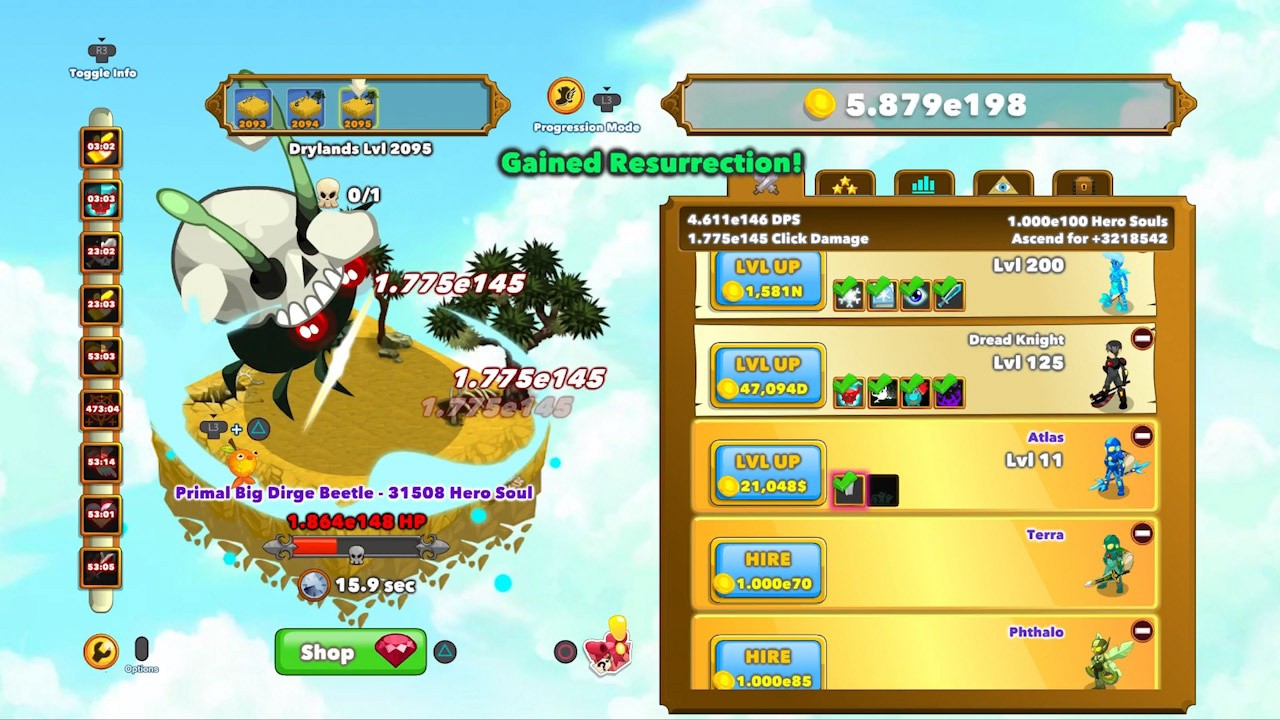Open the Stats tab with the bar chart icon
The height and width of the screenshot is (720, 1280).
pyautogui.click(x=923, y=183)
